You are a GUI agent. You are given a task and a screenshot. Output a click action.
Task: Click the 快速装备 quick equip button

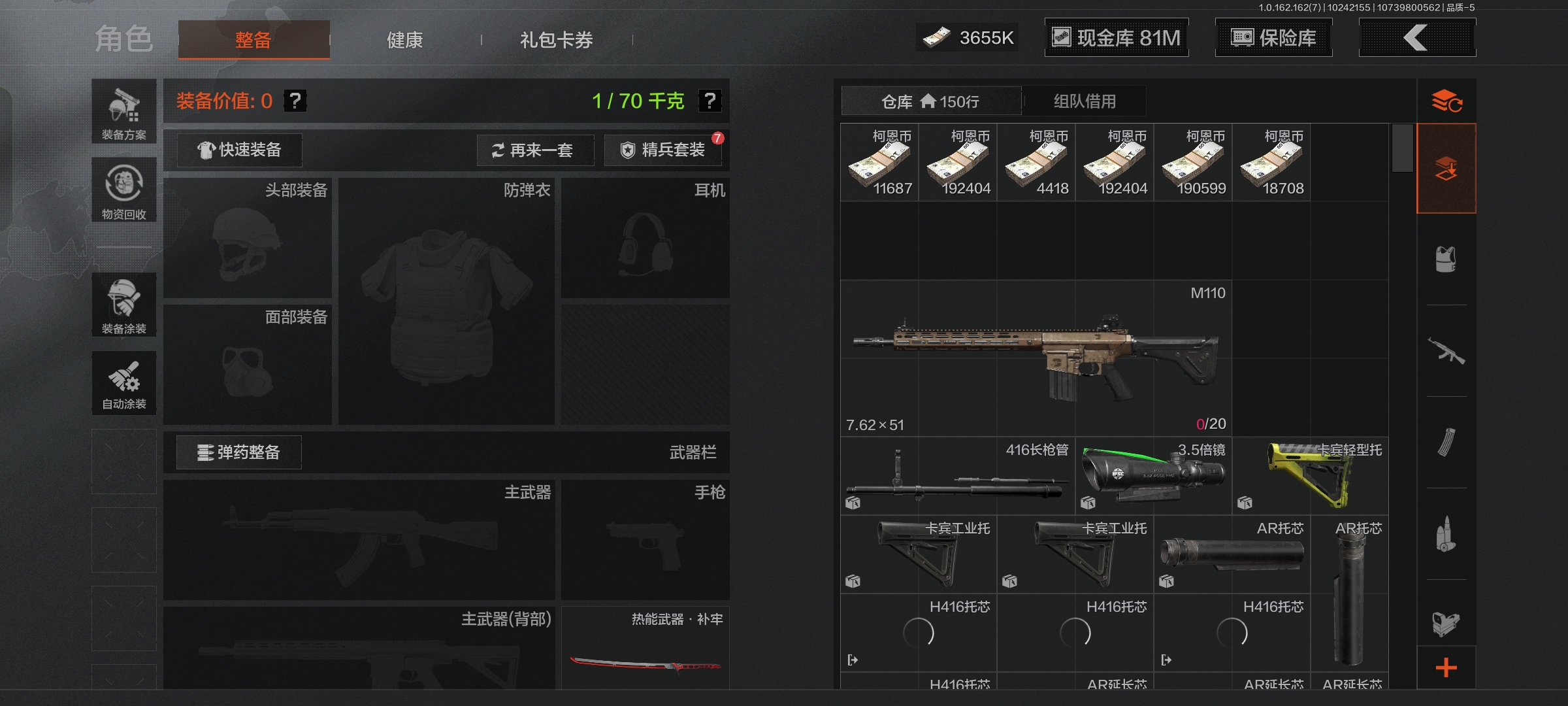pyautogui.click(x=240, y=150)
